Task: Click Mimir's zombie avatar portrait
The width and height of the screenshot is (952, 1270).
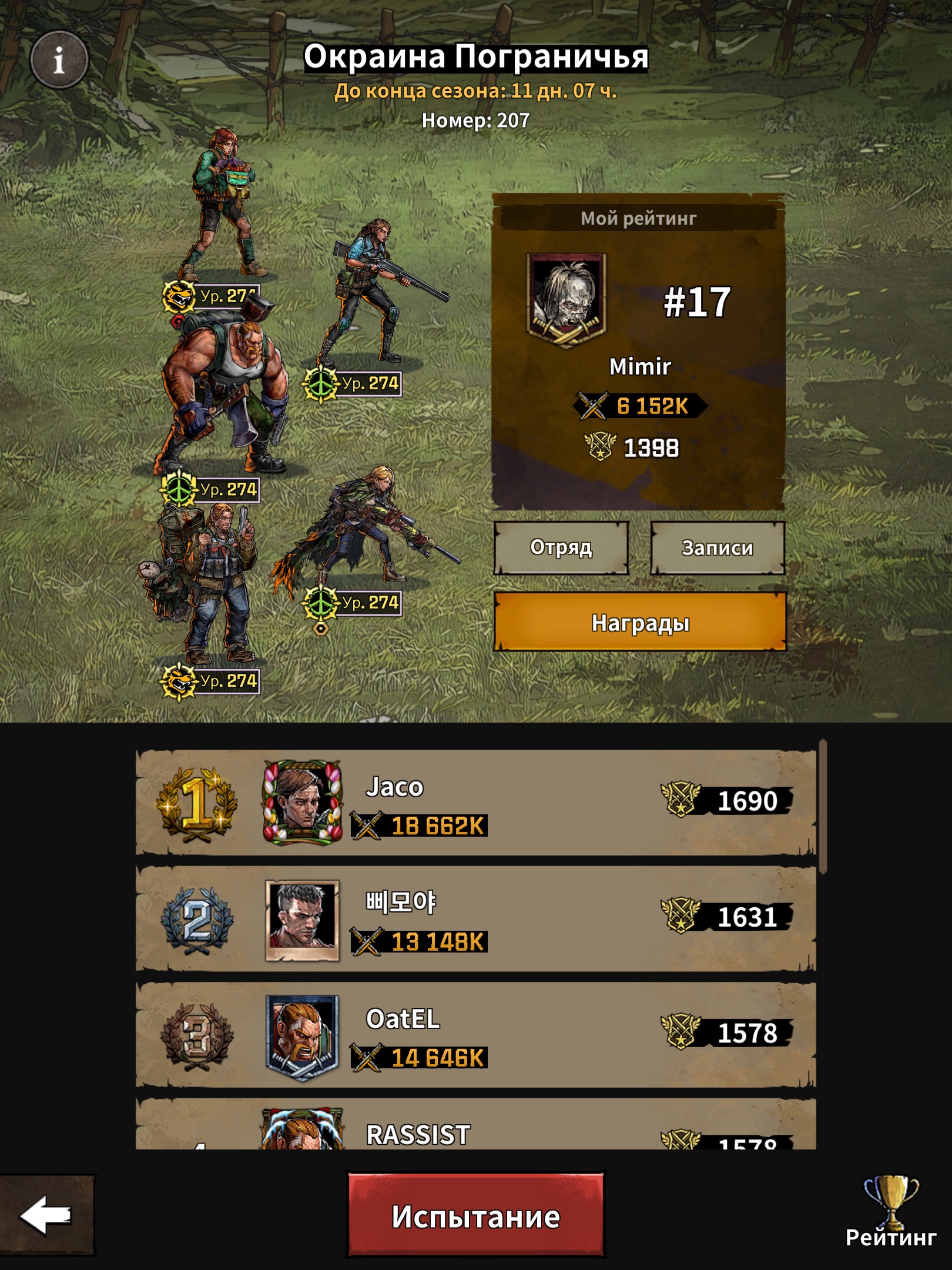Action: coord(566,300)
